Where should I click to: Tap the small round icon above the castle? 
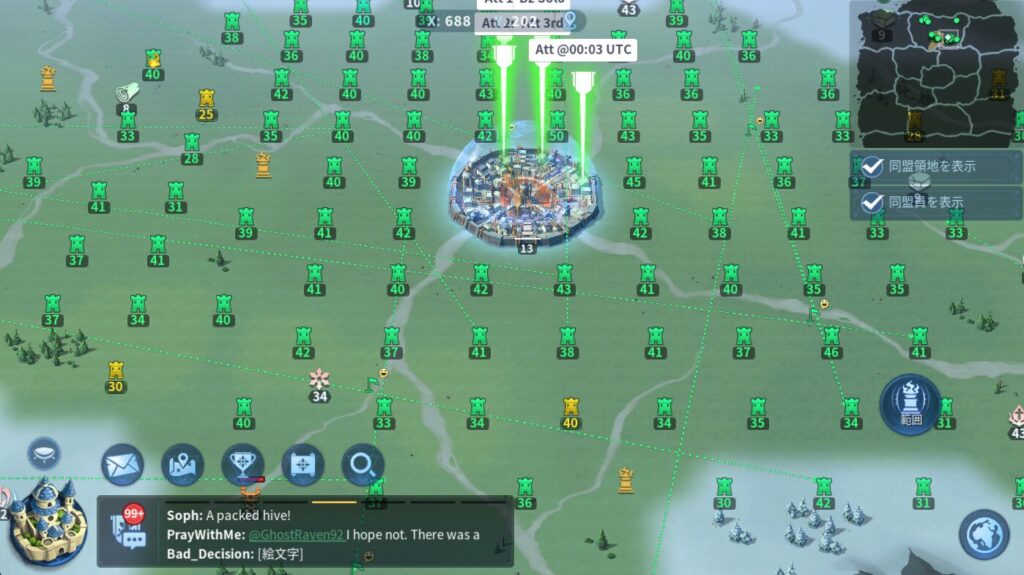click(x=44, y=453)
